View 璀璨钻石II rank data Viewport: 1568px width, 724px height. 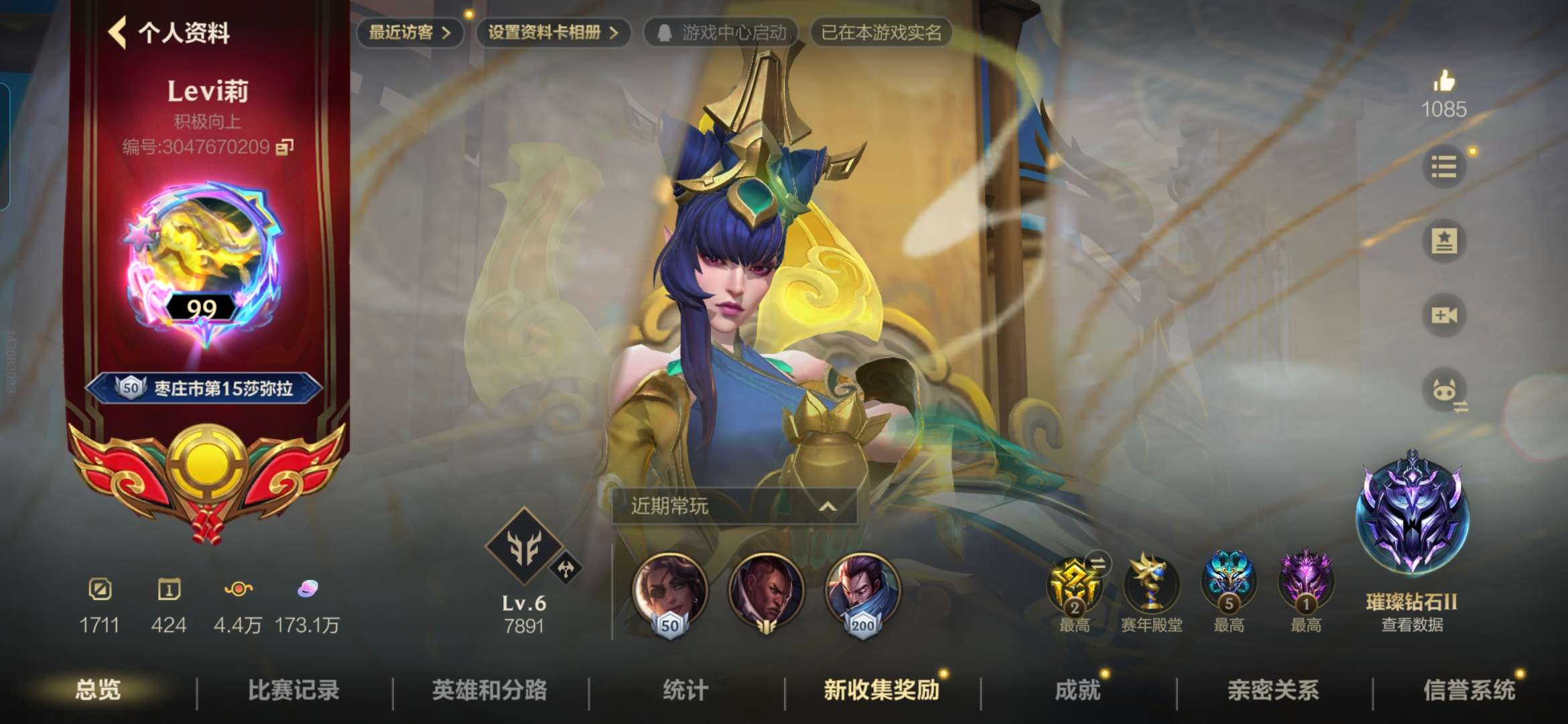(1412, 624)
